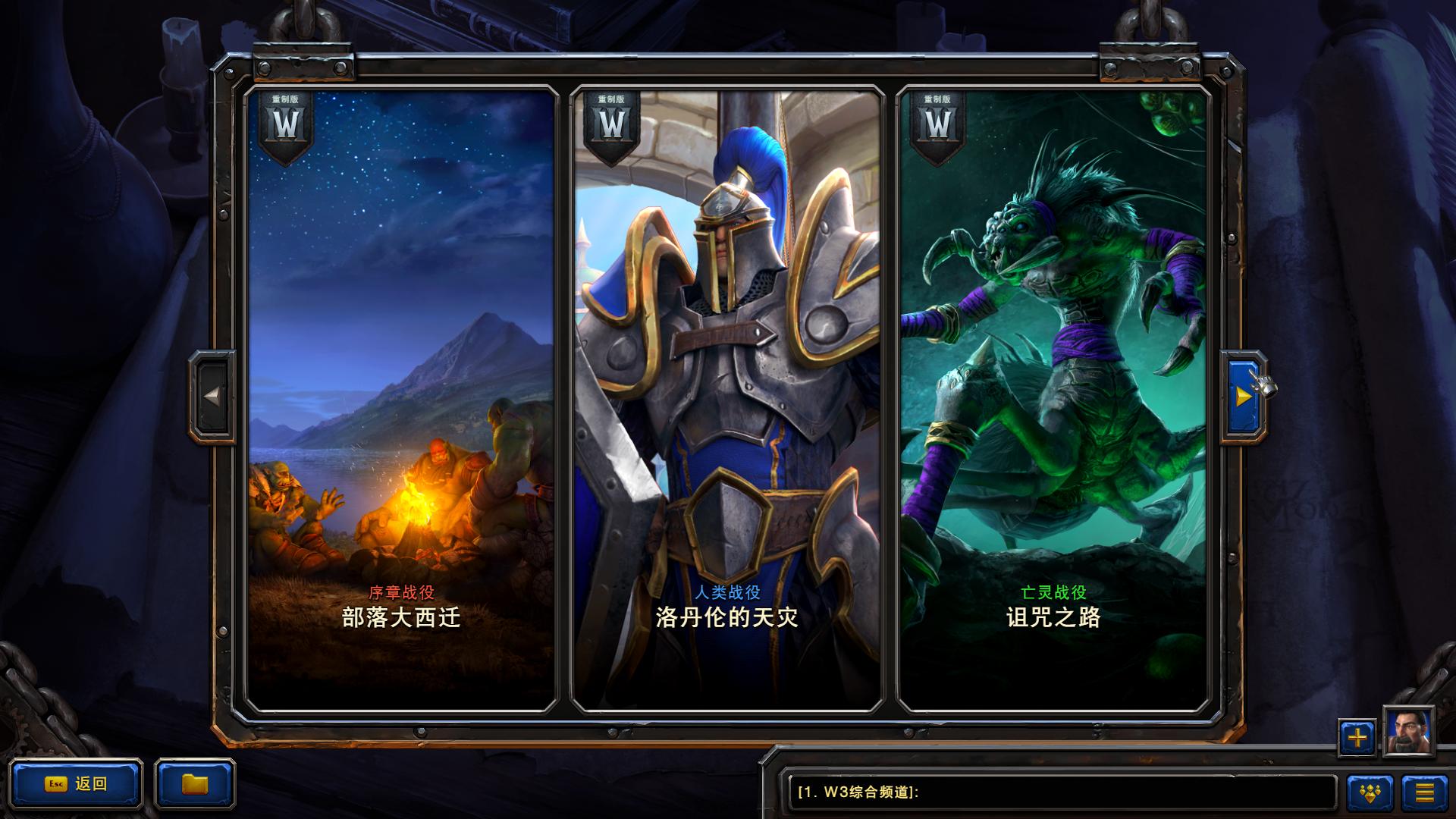
Task: Select the 部落大西迁 prologue campaign card
Action: (x=402, y=379)
